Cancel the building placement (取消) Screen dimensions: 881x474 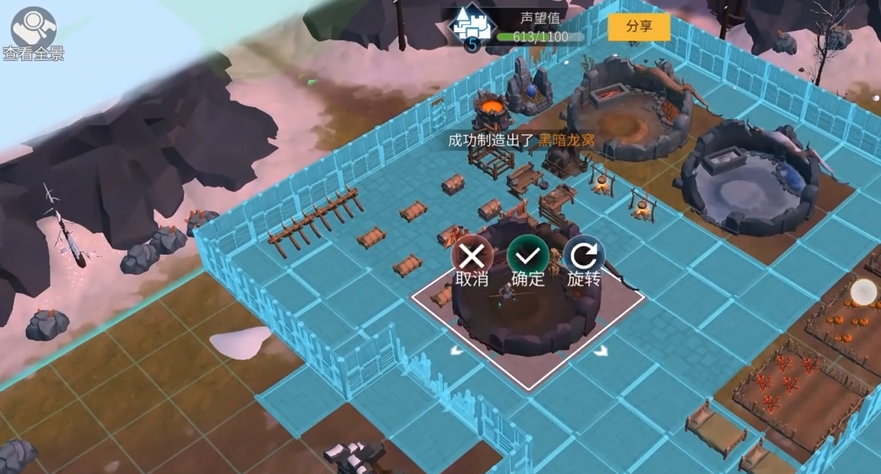pyautogui.click(x=471, y=256)
